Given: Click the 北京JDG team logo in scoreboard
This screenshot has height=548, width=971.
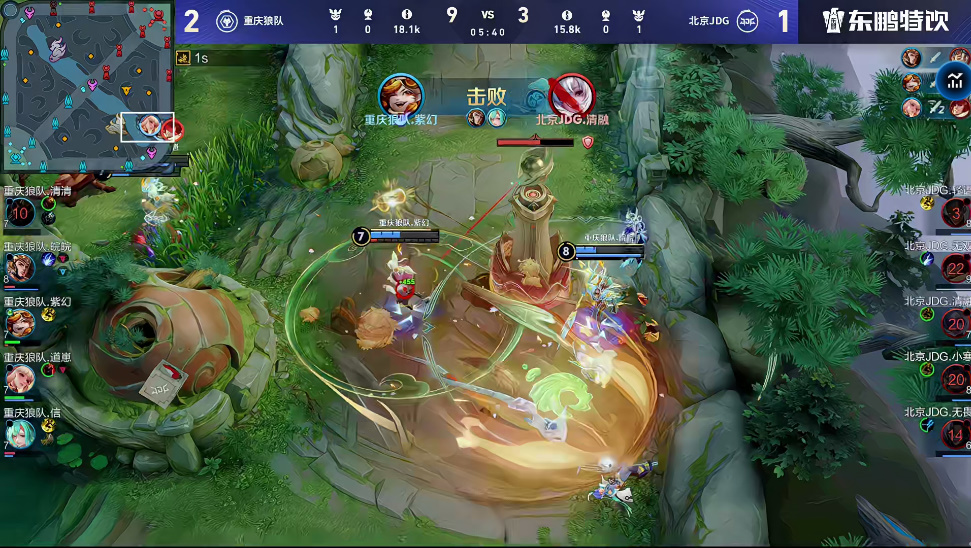Looking at the screenshot, I should (x=747, y=21).
